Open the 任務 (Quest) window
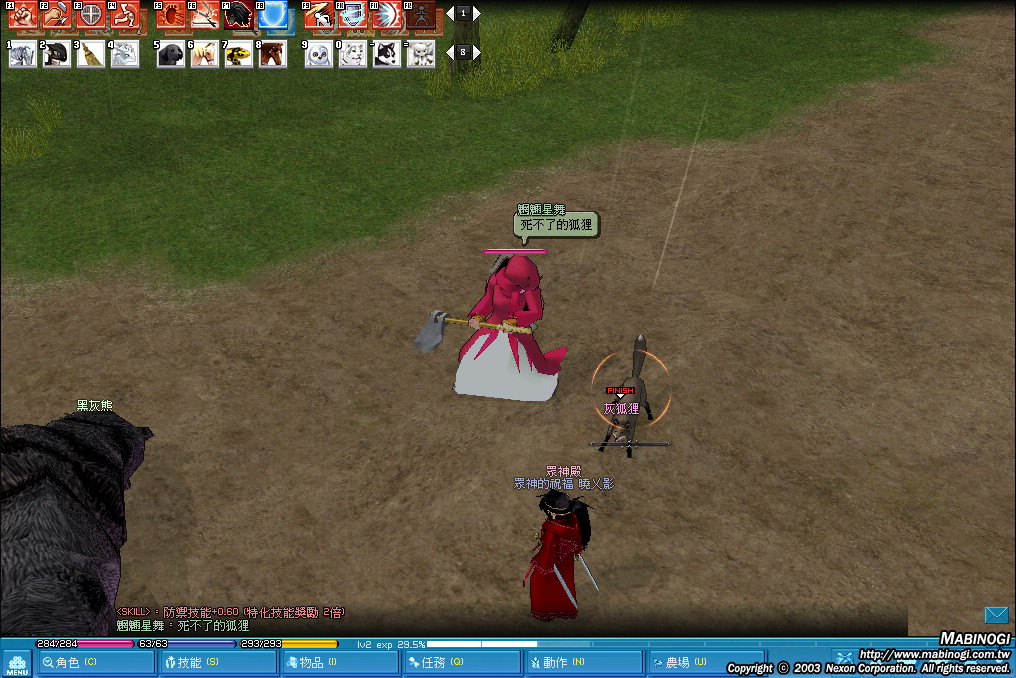The width and height of the screenshot is (1016, 678). (461, 662)
